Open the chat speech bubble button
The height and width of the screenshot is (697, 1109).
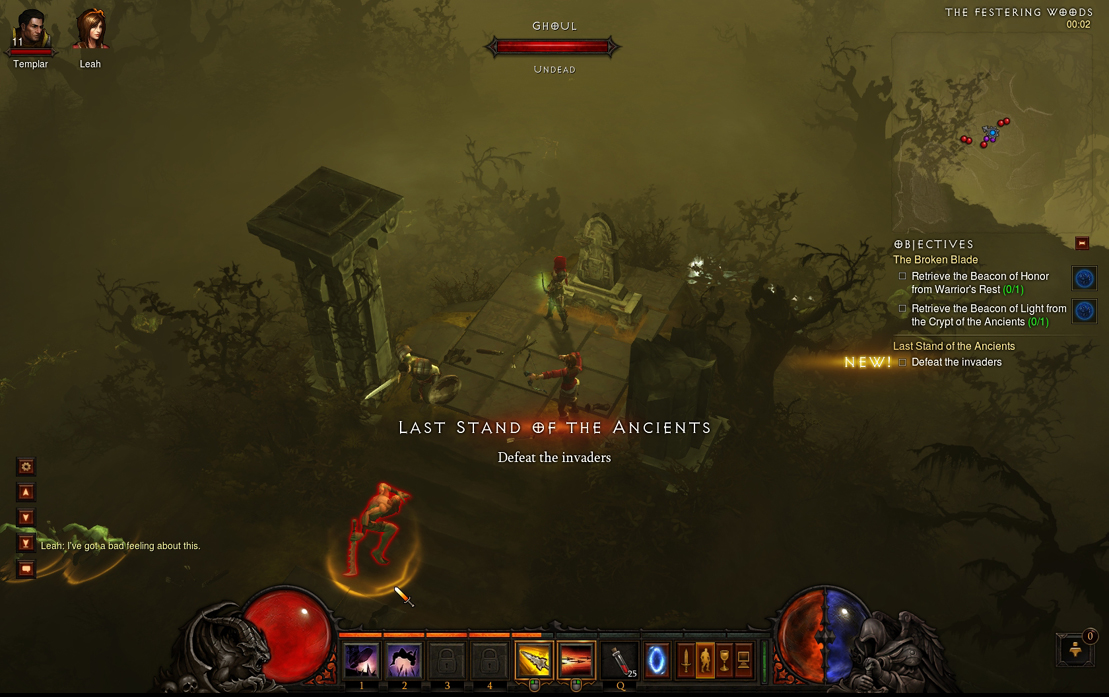pyautogui.click(x=26, y=569)
